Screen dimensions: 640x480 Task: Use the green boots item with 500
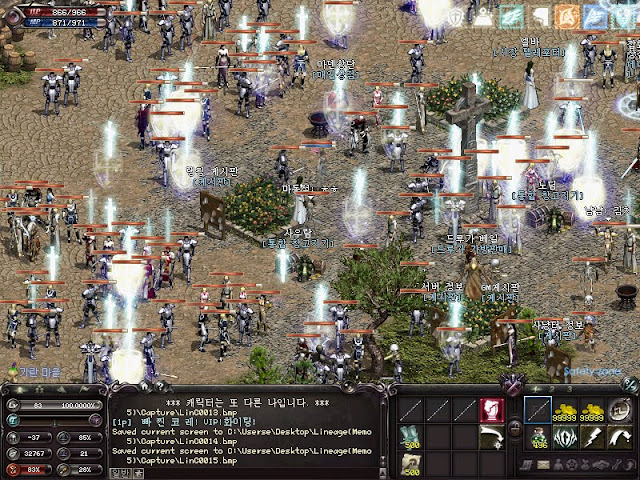click(x=411, y=437)
